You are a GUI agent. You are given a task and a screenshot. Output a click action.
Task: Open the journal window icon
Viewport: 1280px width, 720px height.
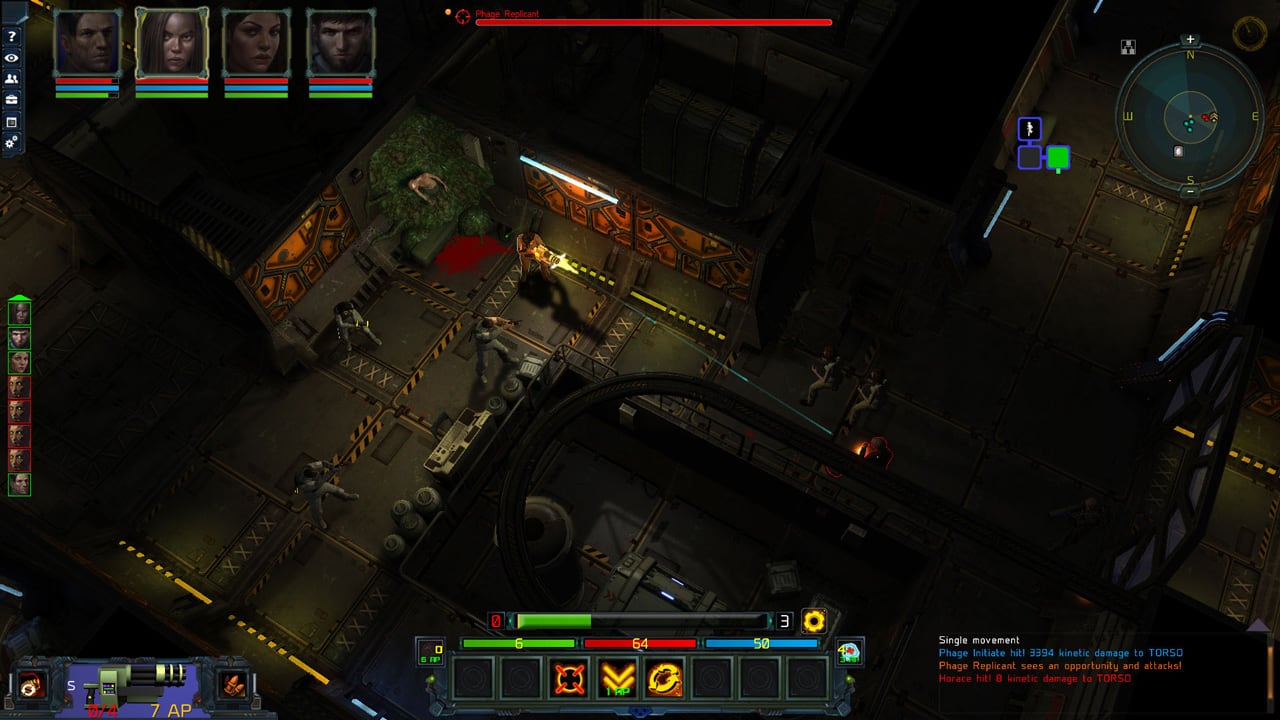(12, 122)
